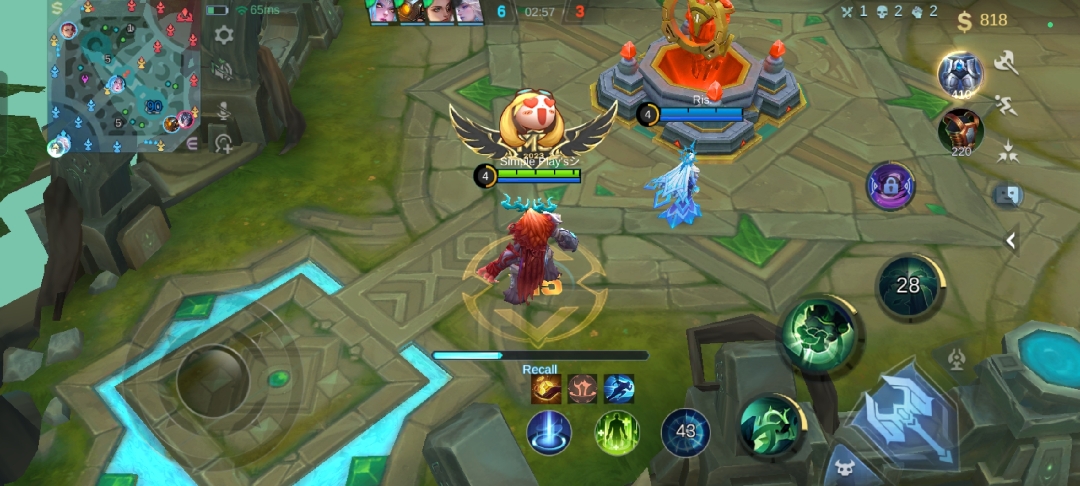Toggle the microphone voice chat icon
1080x486 pixels.
(224, 109)
